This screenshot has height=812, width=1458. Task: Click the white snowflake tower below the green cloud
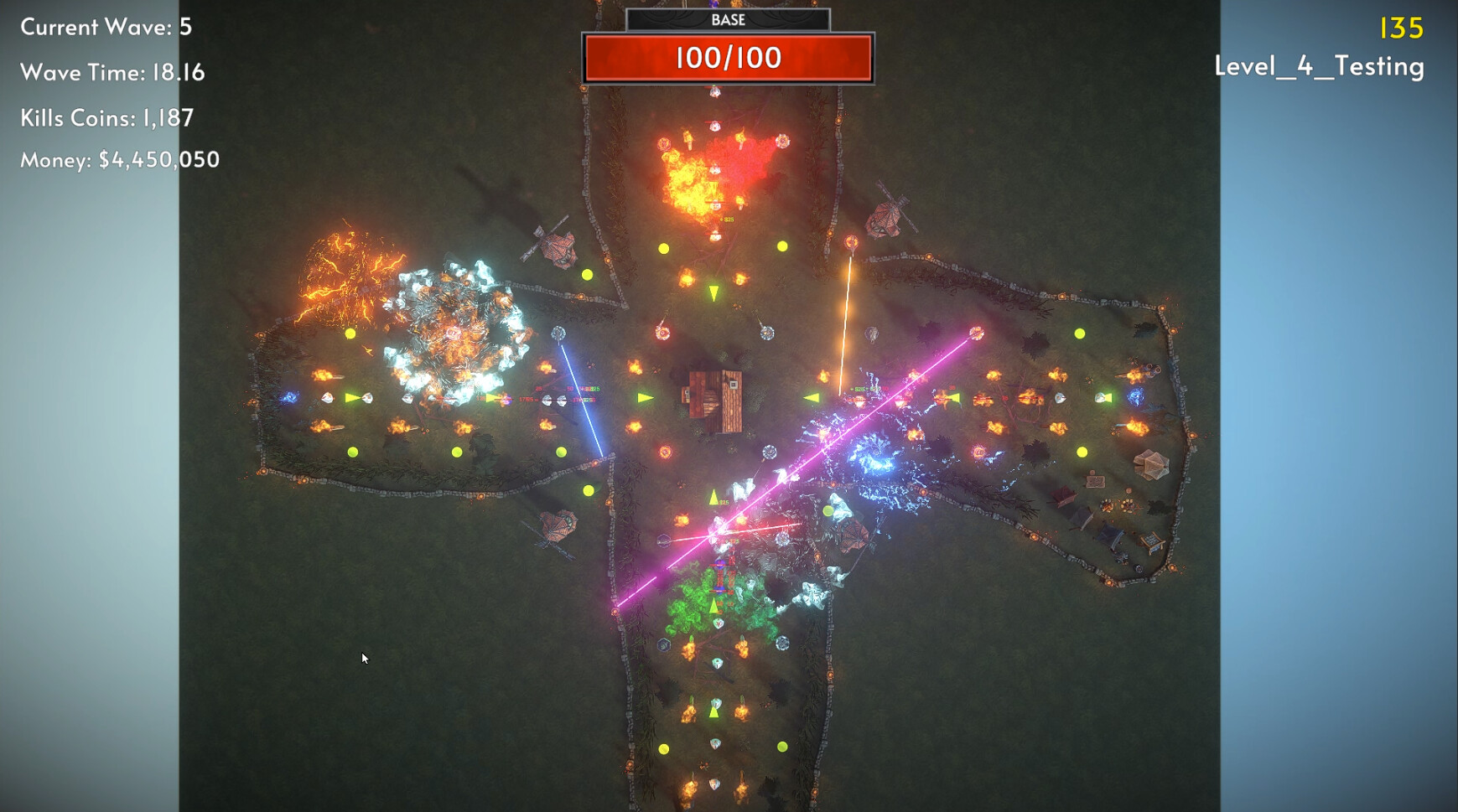pos(782,643)
